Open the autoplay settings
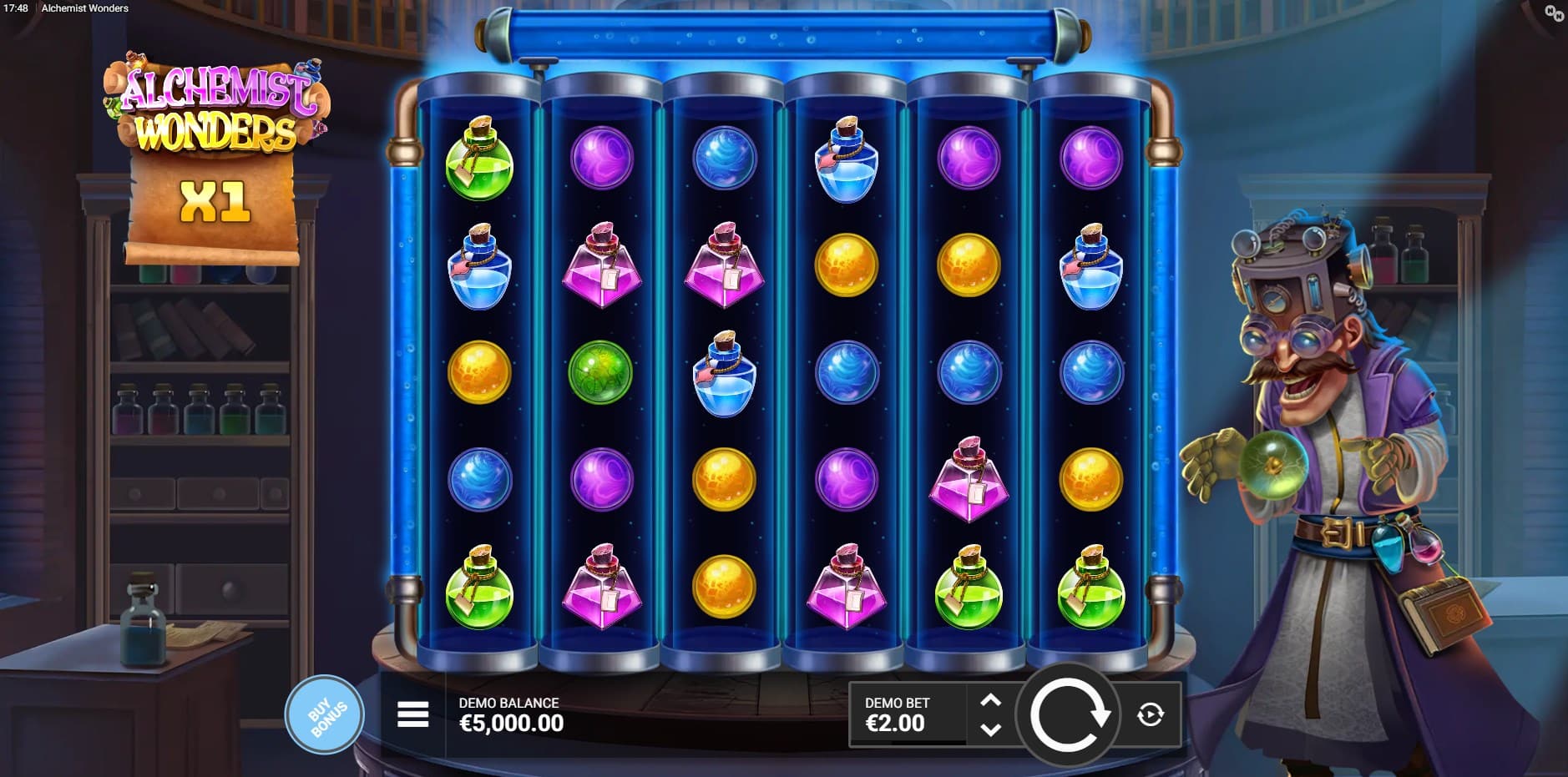The image size is (1568, 777). pyautogui.click(x=1151, y=714)
